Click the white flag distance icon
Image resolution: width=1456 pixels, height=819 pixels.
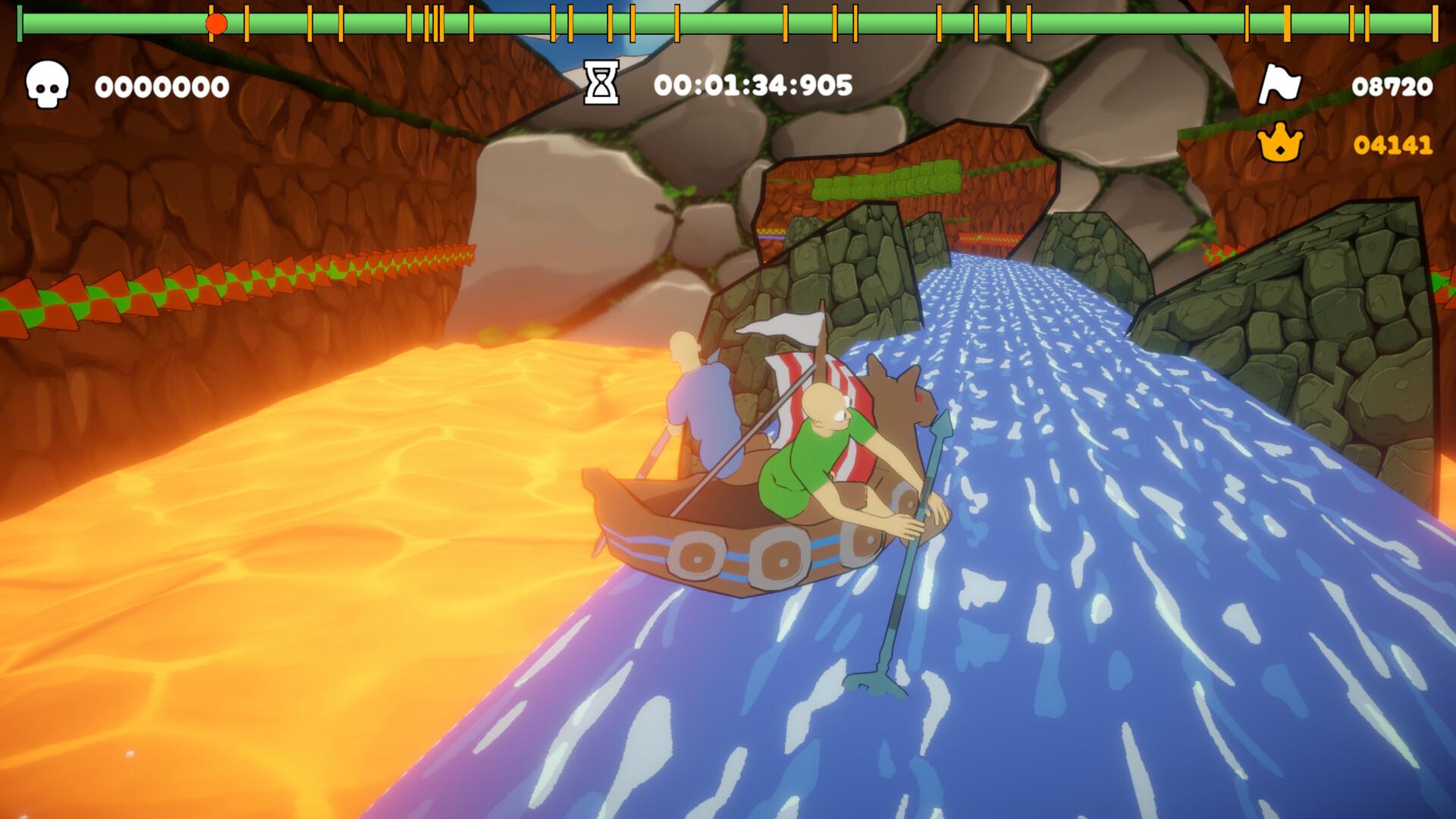click(1279, 85)
